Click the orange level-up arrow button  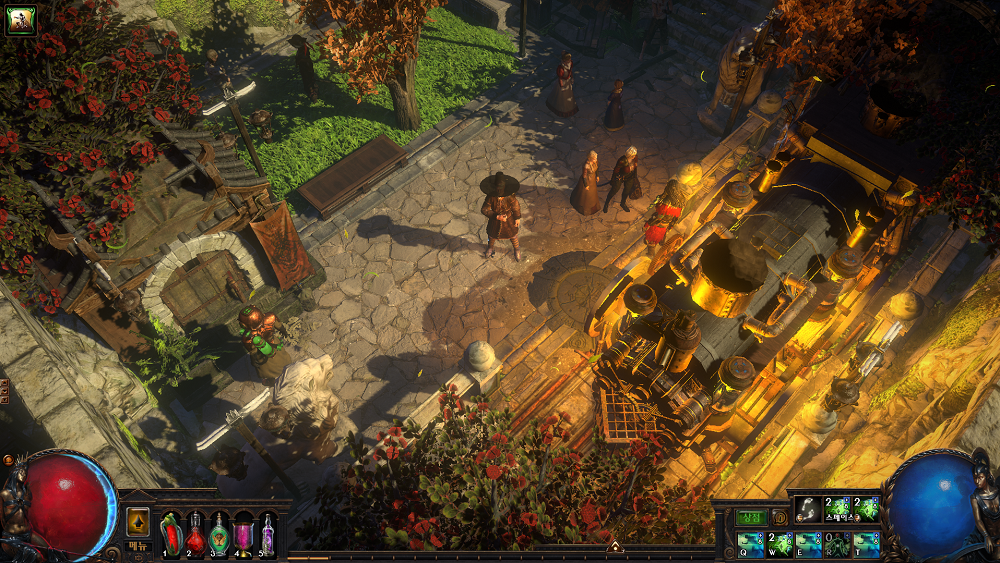(138, 522)
